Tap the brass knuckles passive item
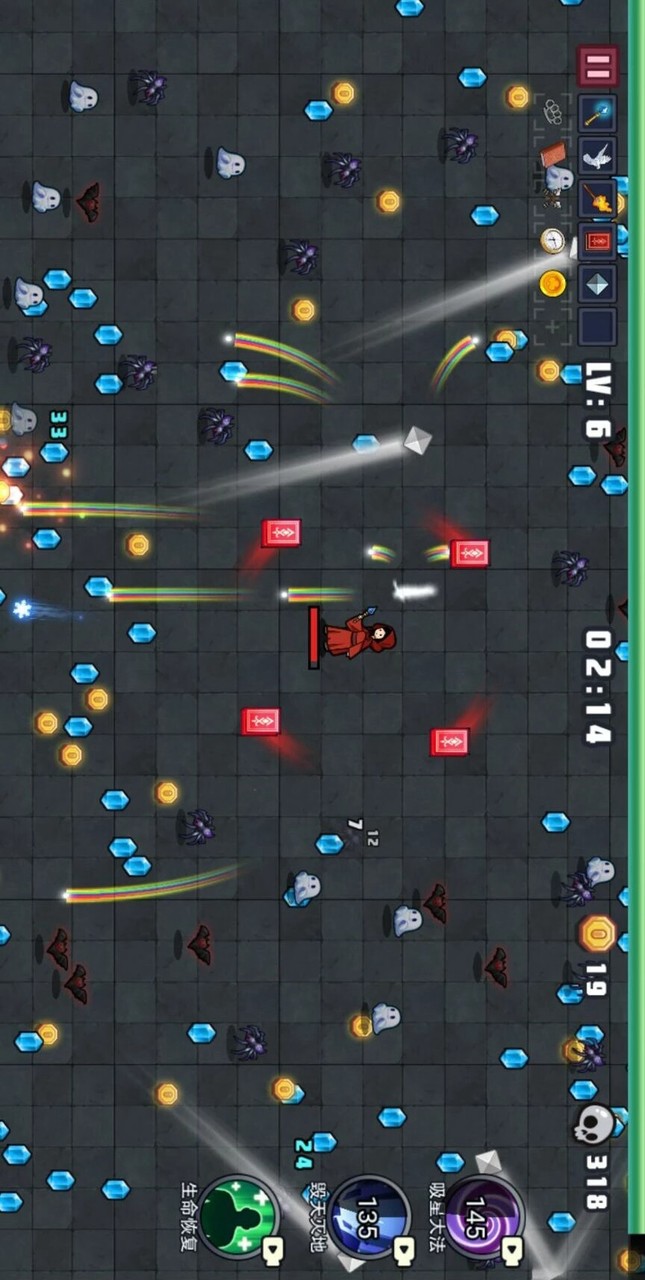Screen dimensions: 645x1280 coord(553,112)
